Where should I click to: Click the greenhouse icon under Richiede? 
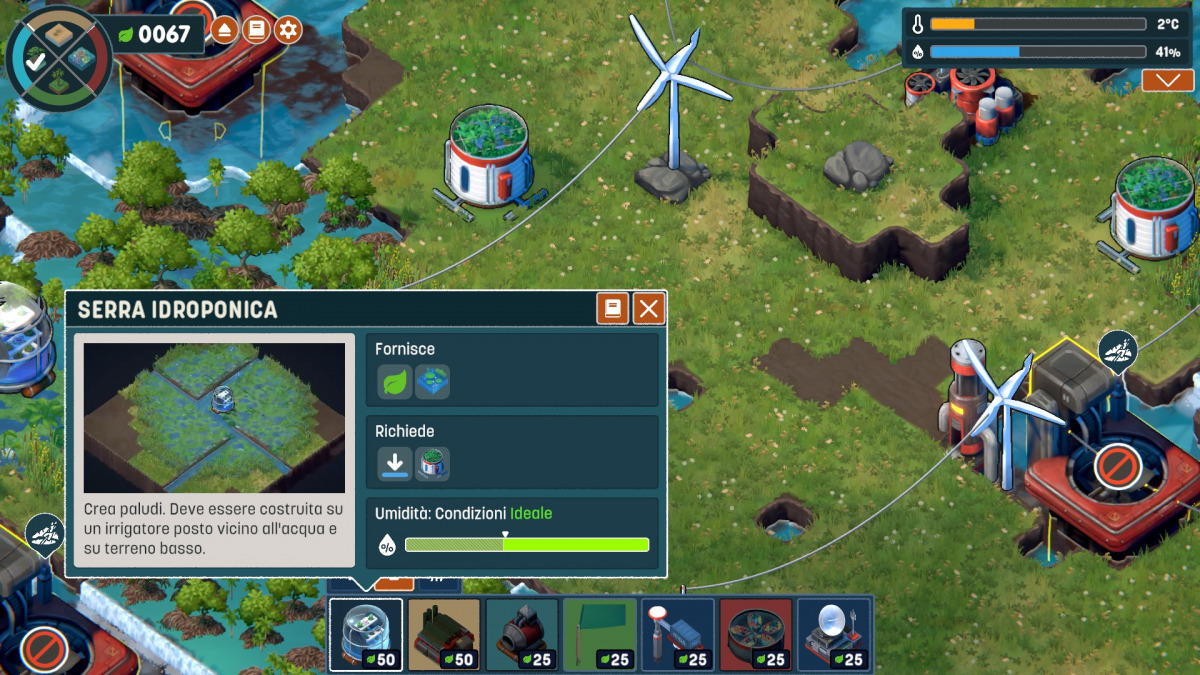432,464
